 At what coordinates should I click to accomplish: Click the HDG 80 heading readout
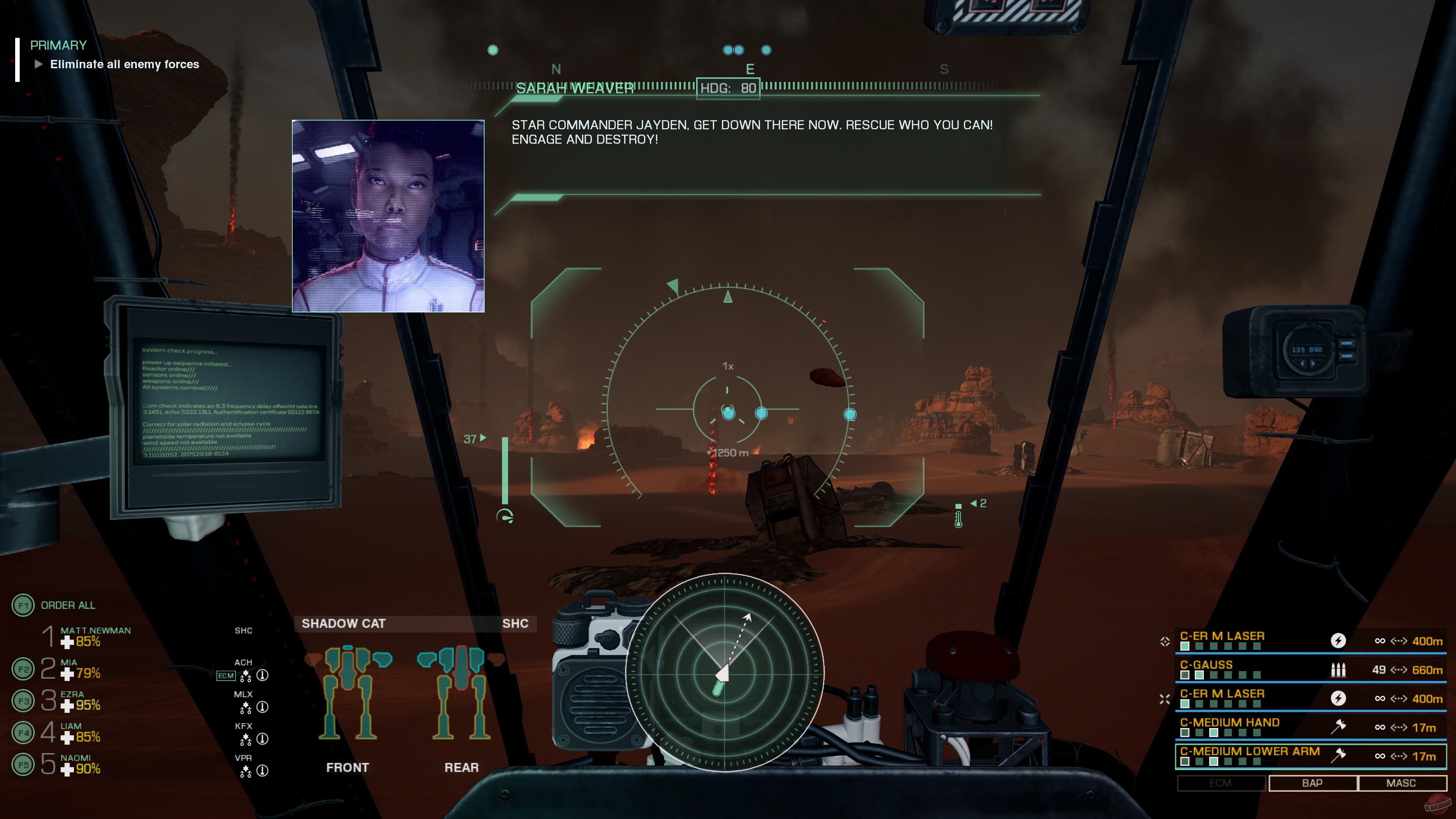click(728, 88)
